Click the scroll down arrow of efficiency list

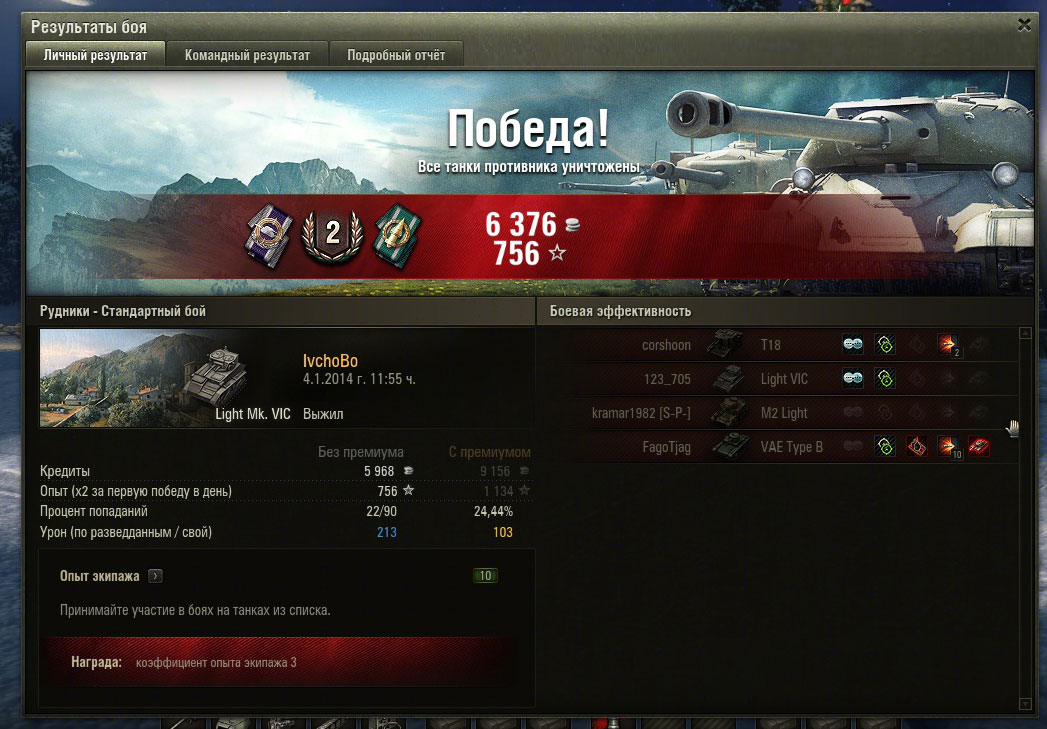click(x=1024, y=704)
